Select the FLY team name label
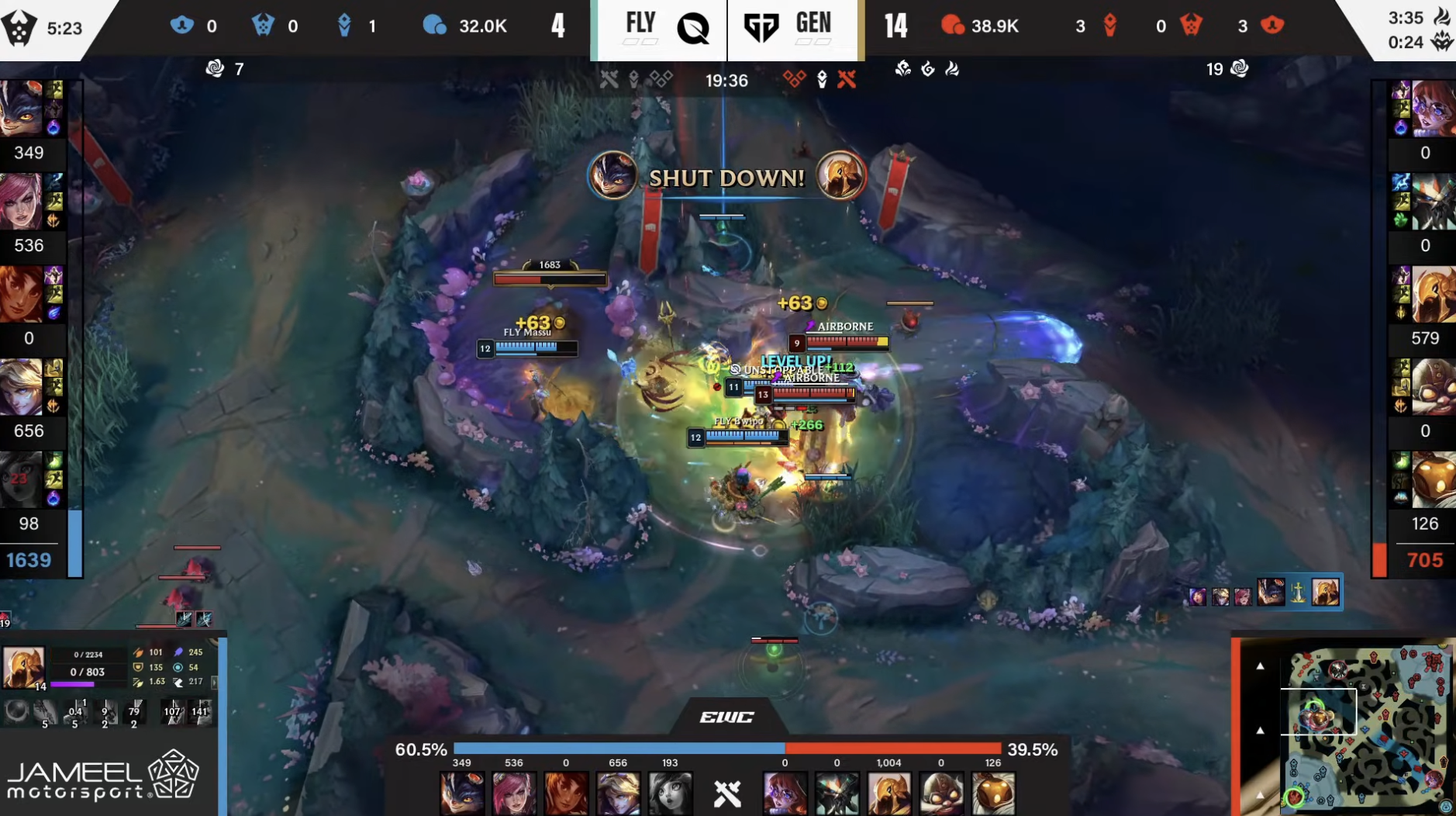The image size is (1456, 816). point(642,22)
